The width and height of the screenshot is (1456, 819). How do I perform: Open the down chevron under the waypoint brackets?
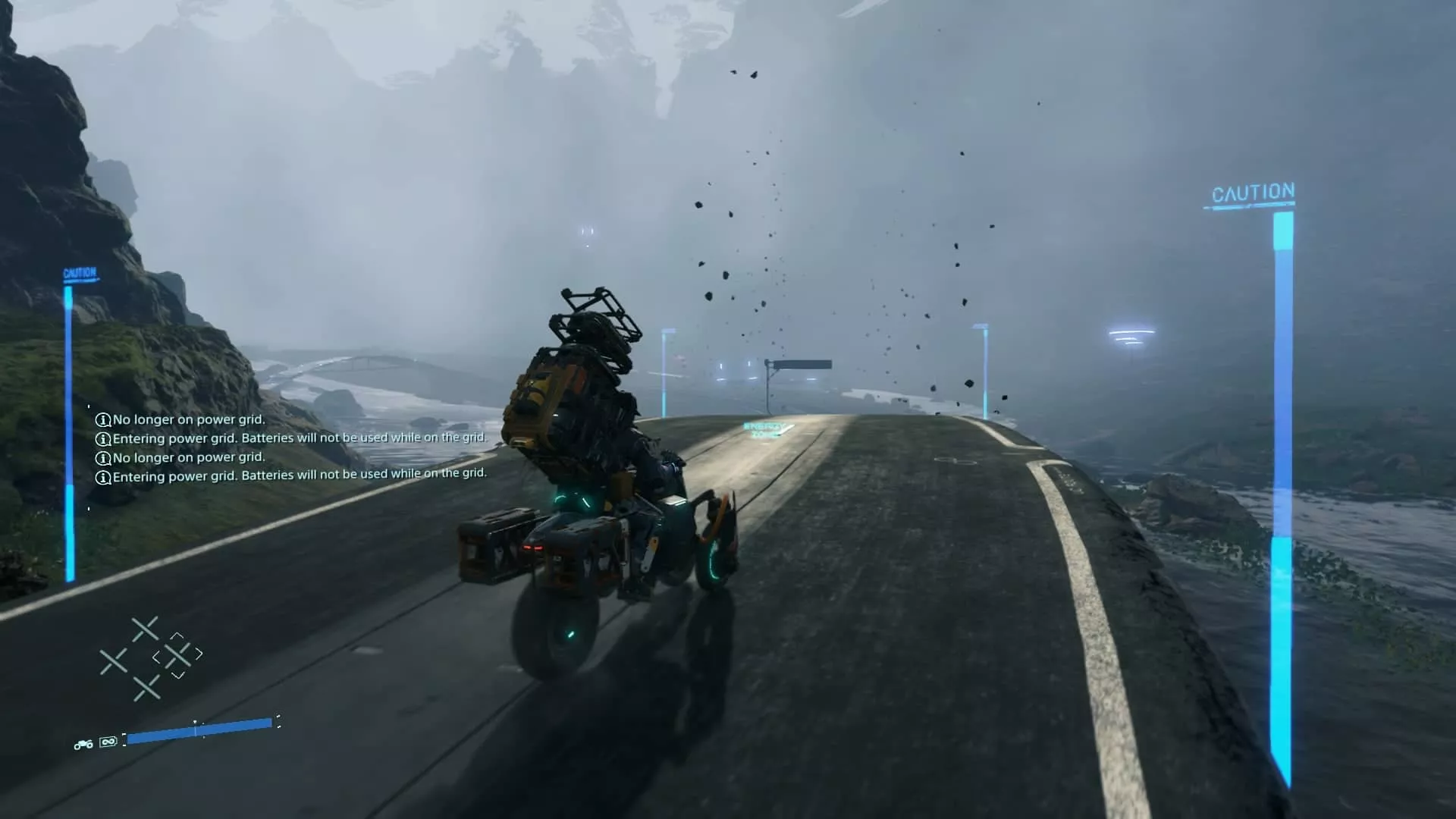177,675
